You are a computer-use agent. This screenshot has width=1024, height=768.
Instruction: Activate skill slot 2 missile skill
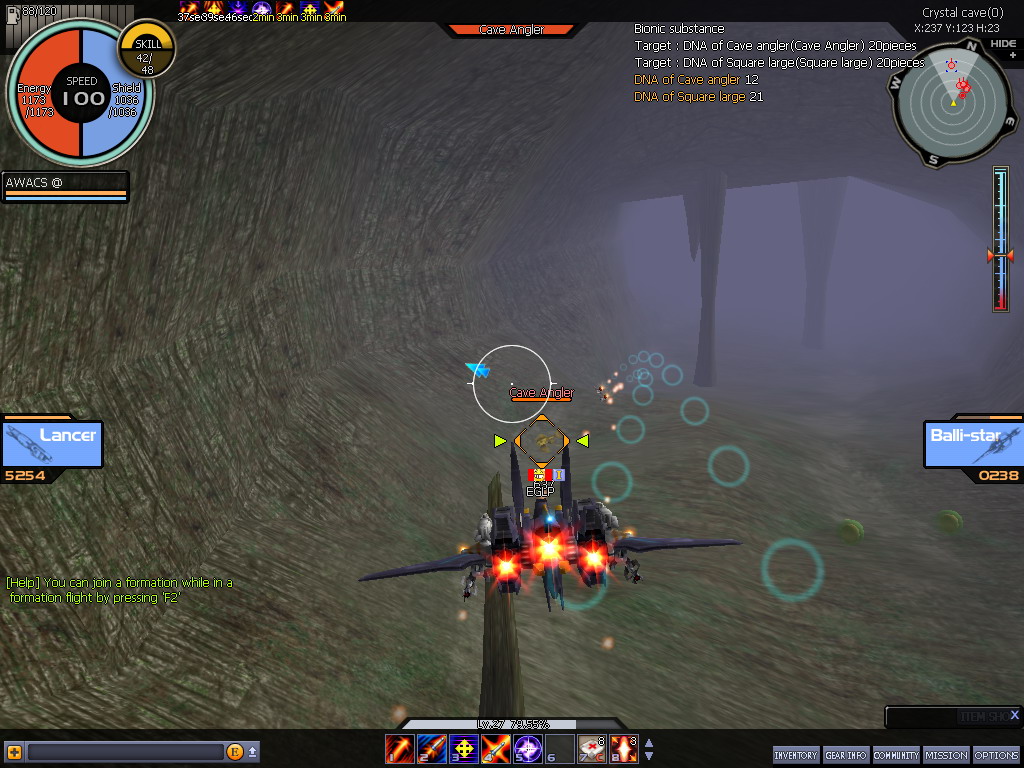click(432, 748)
